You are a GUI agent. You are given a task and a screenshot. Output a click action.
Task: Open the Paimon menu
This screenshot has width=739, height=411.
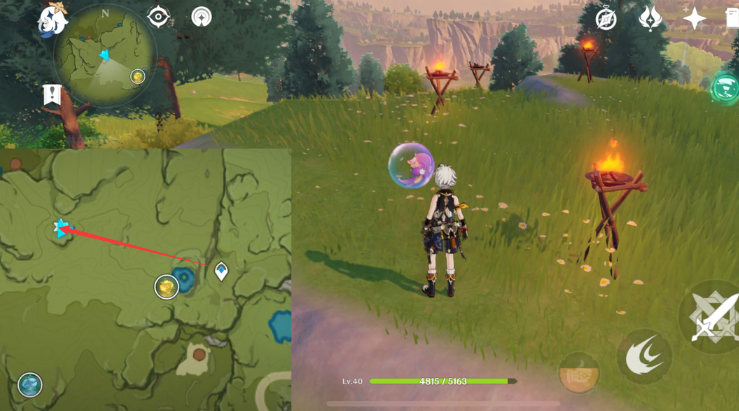point(51,18)
